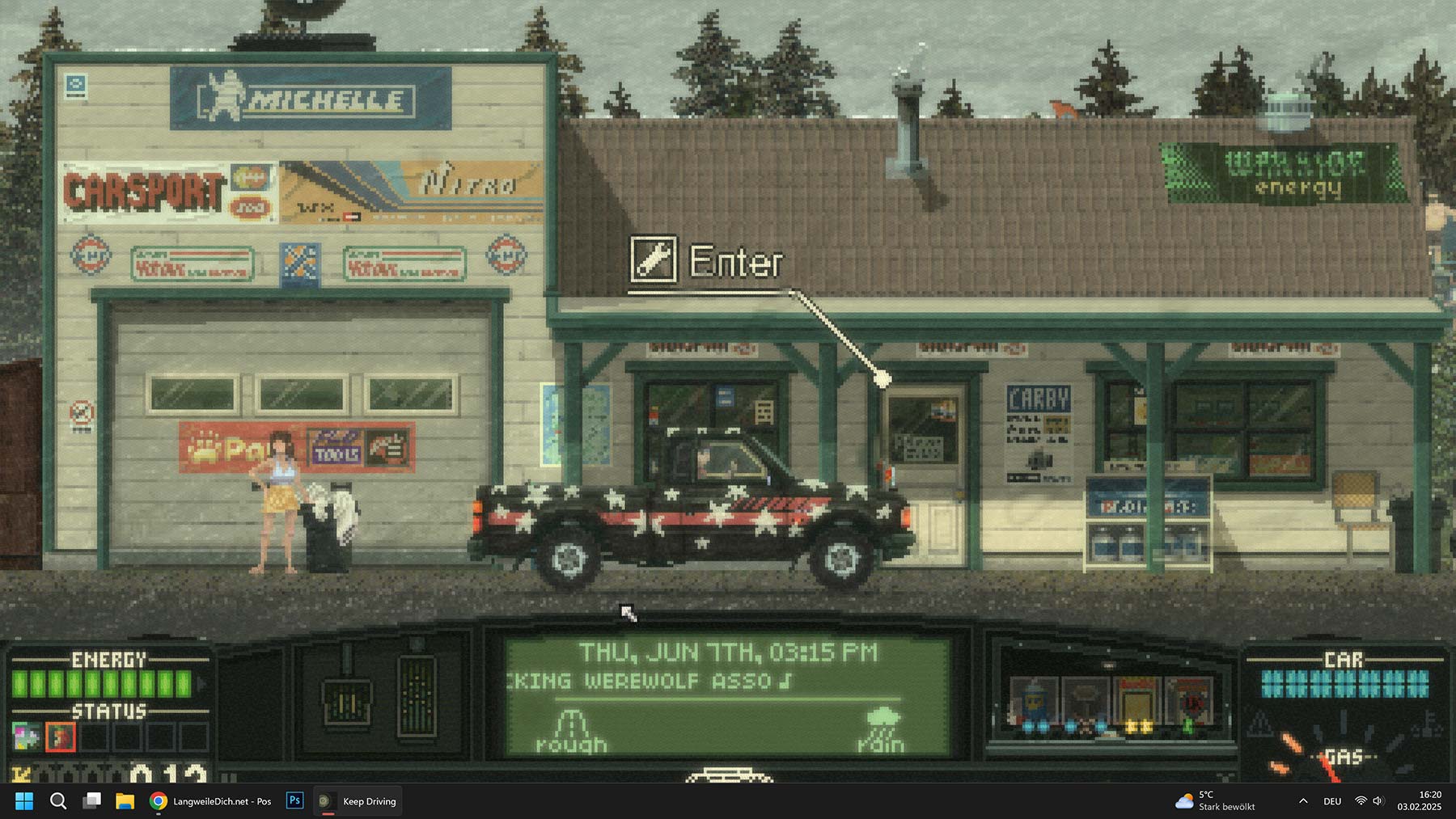
Task: Open the tall equalizer-style dashboard panel
Action: click(x=417, y=697)
